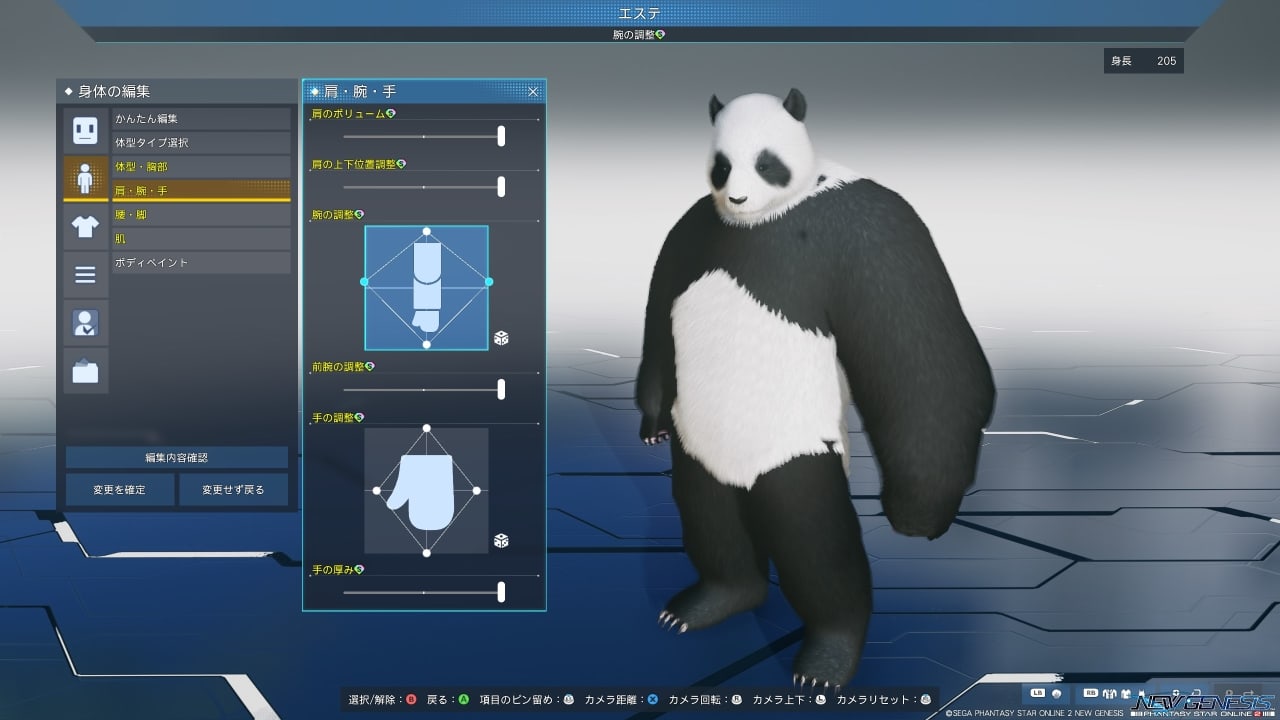Click the 身長 205 height field
Screen dimensions: 1280x720
(x=1144, y=61)
